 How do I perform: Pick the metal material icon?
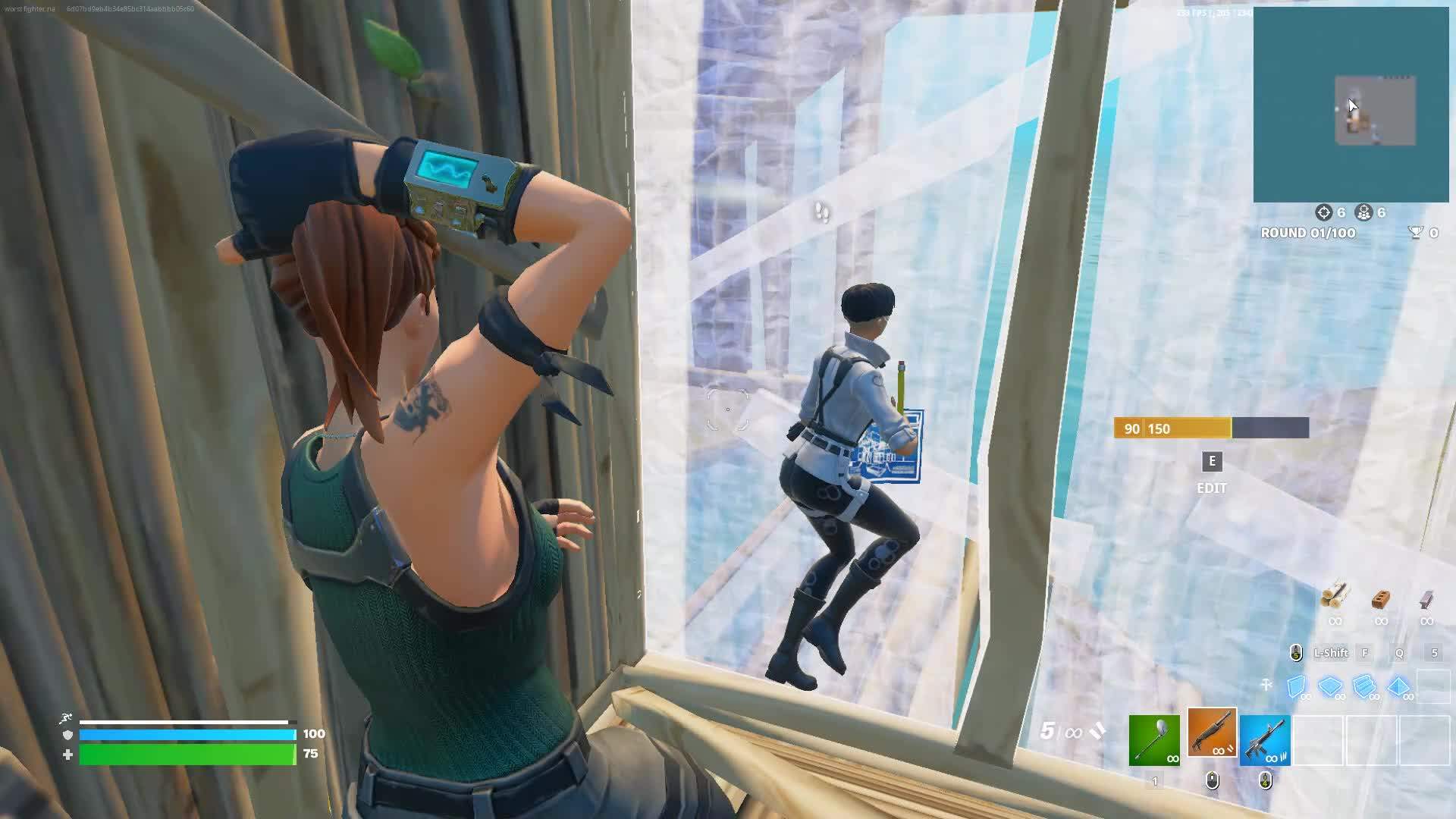(1426, 600)
